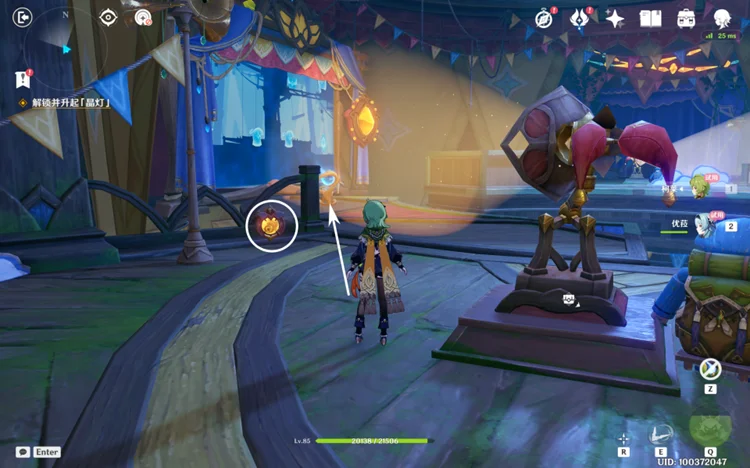Open the chat box
750x468 pixels.
point(22,452)
